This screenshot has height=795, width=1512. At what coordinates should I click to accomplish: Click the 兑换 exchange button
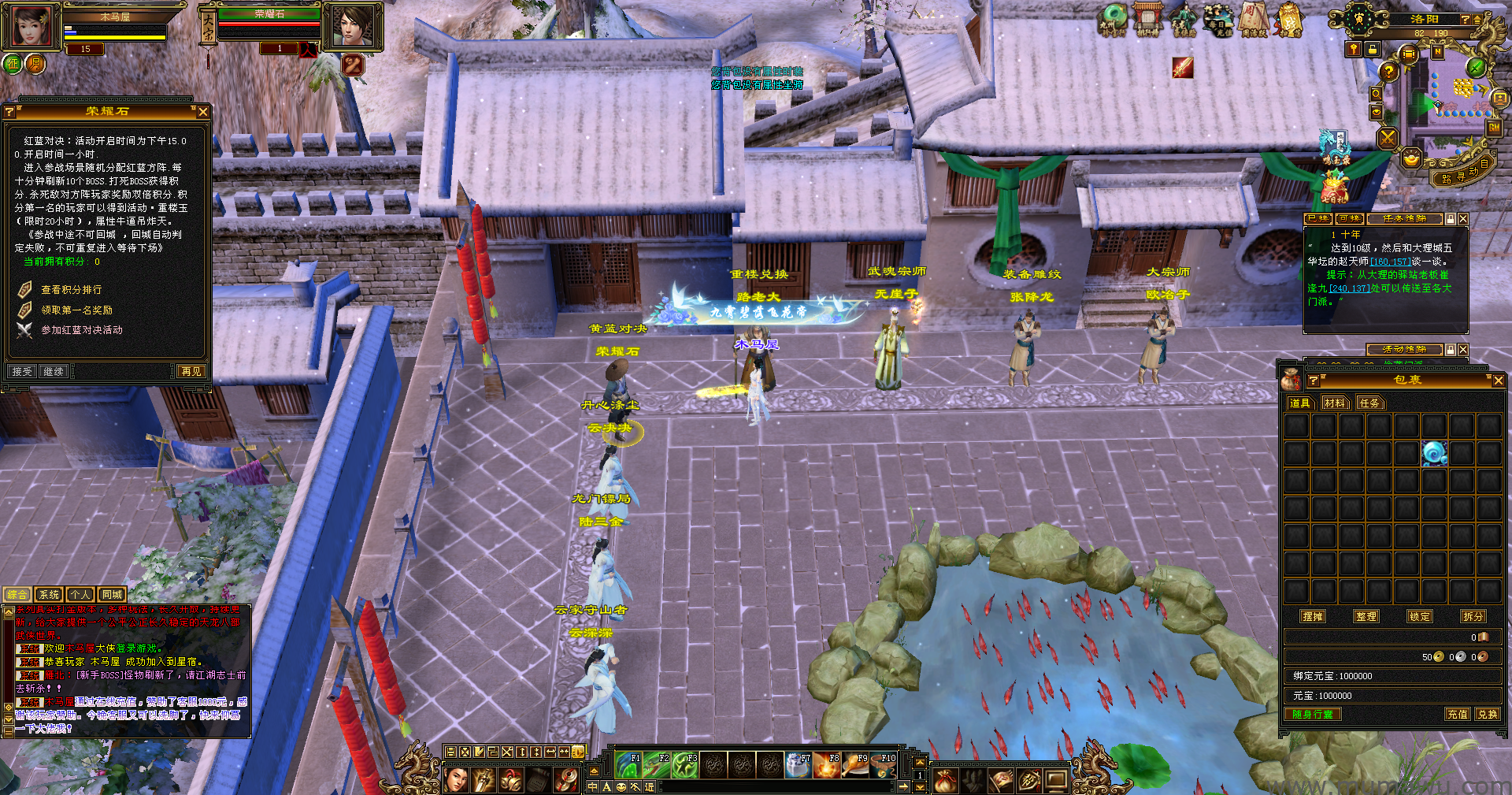tap(1487, 714)
